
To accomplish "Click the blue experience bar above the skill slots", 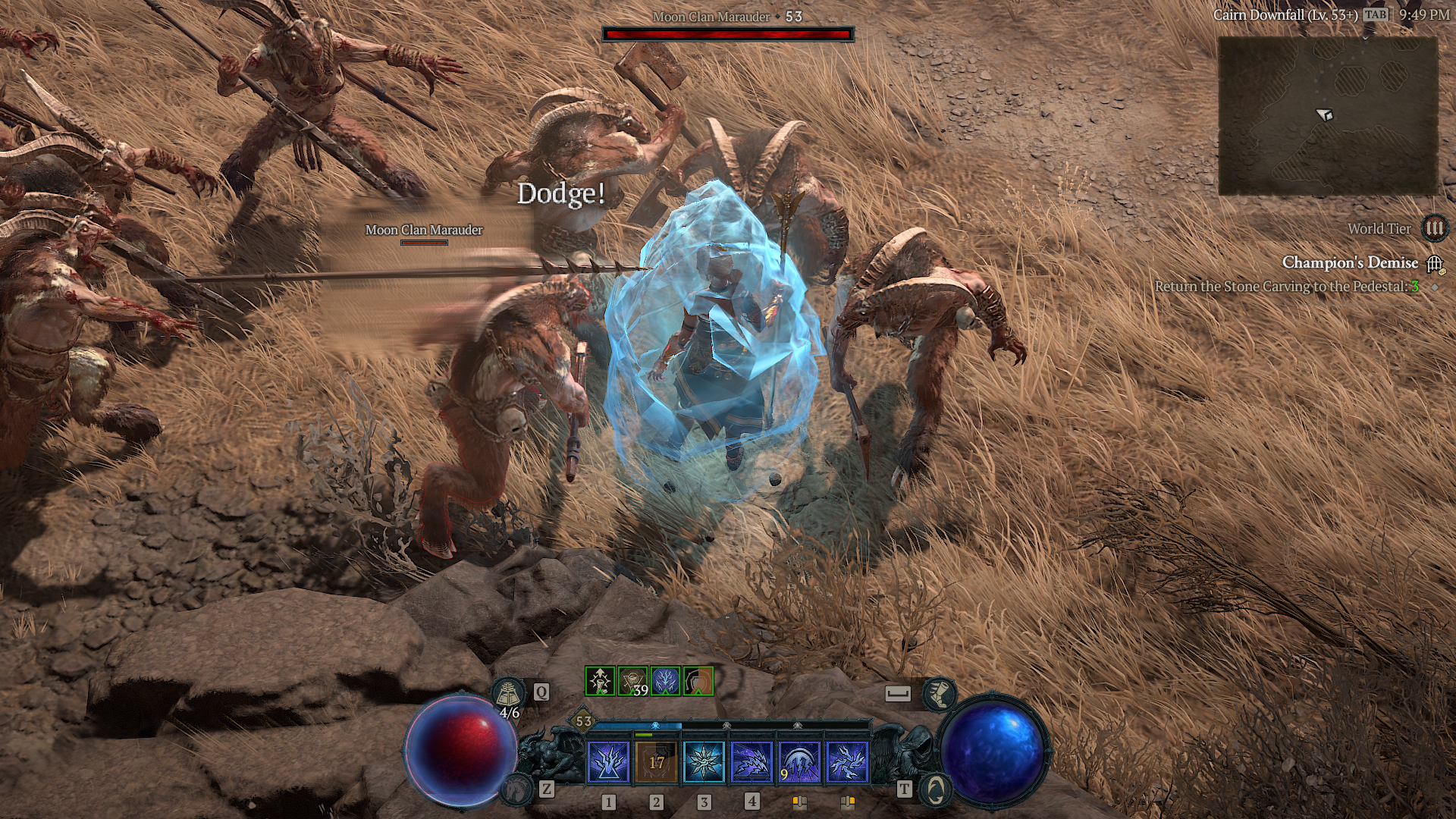I will [637, 726].
